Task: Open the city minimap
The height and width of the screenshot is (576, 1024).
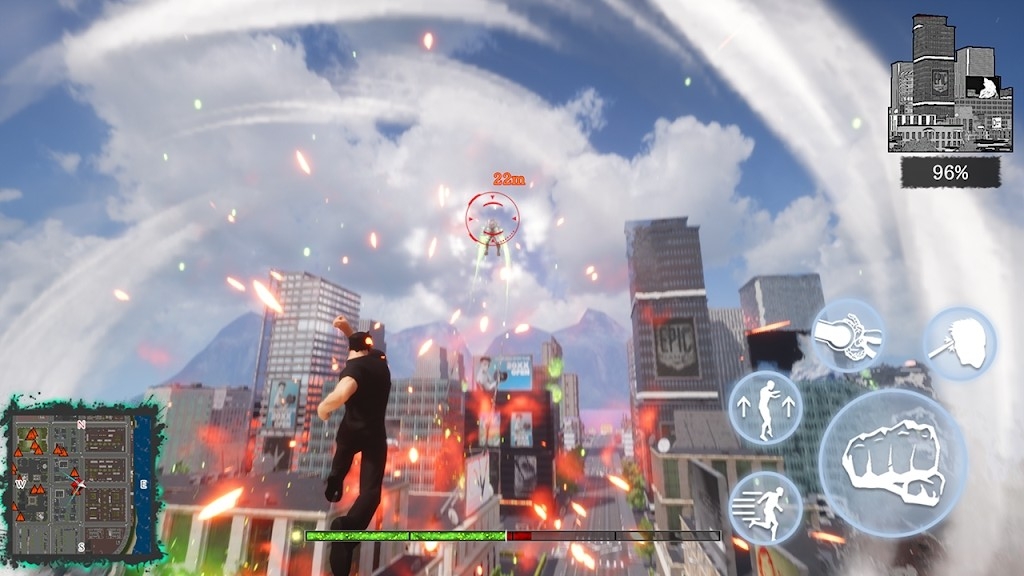Action: point(80,480)
